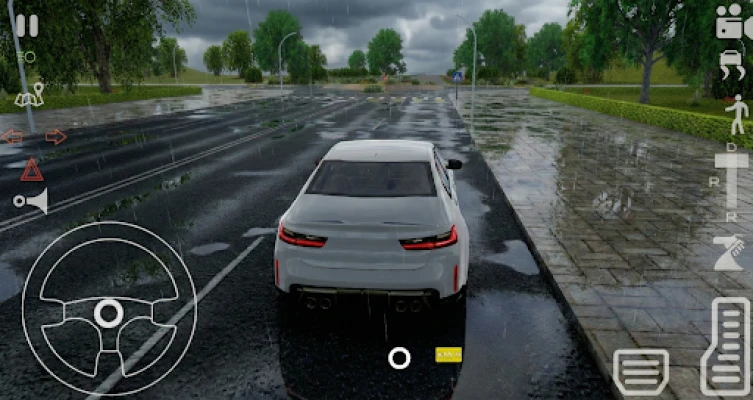Viewport: 753px width, 400px height.
Task: Open the map with the pin icon
Action: [29, 96]
